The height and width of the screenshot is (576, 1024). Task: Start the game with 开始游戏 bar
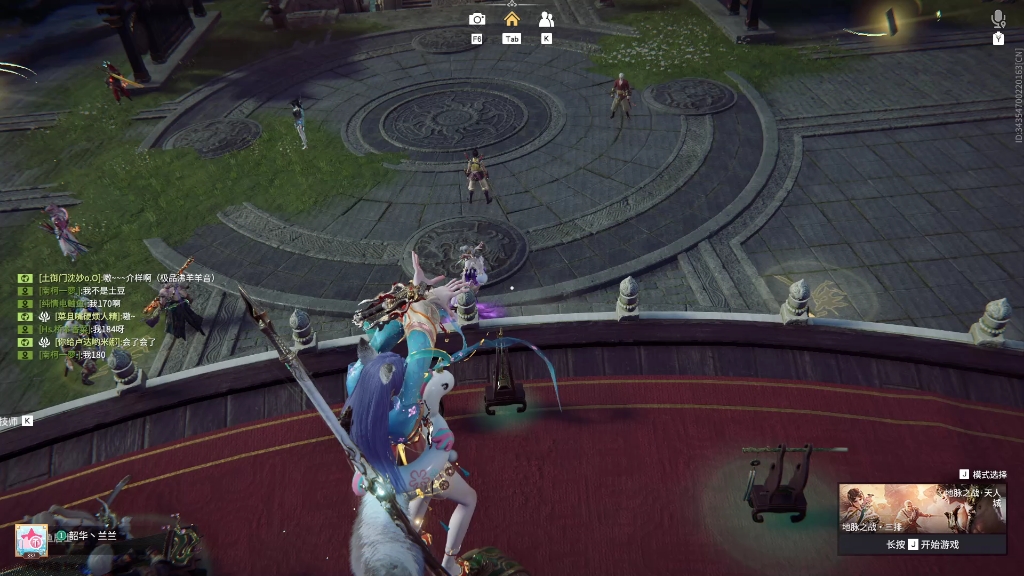pos(922,545)
